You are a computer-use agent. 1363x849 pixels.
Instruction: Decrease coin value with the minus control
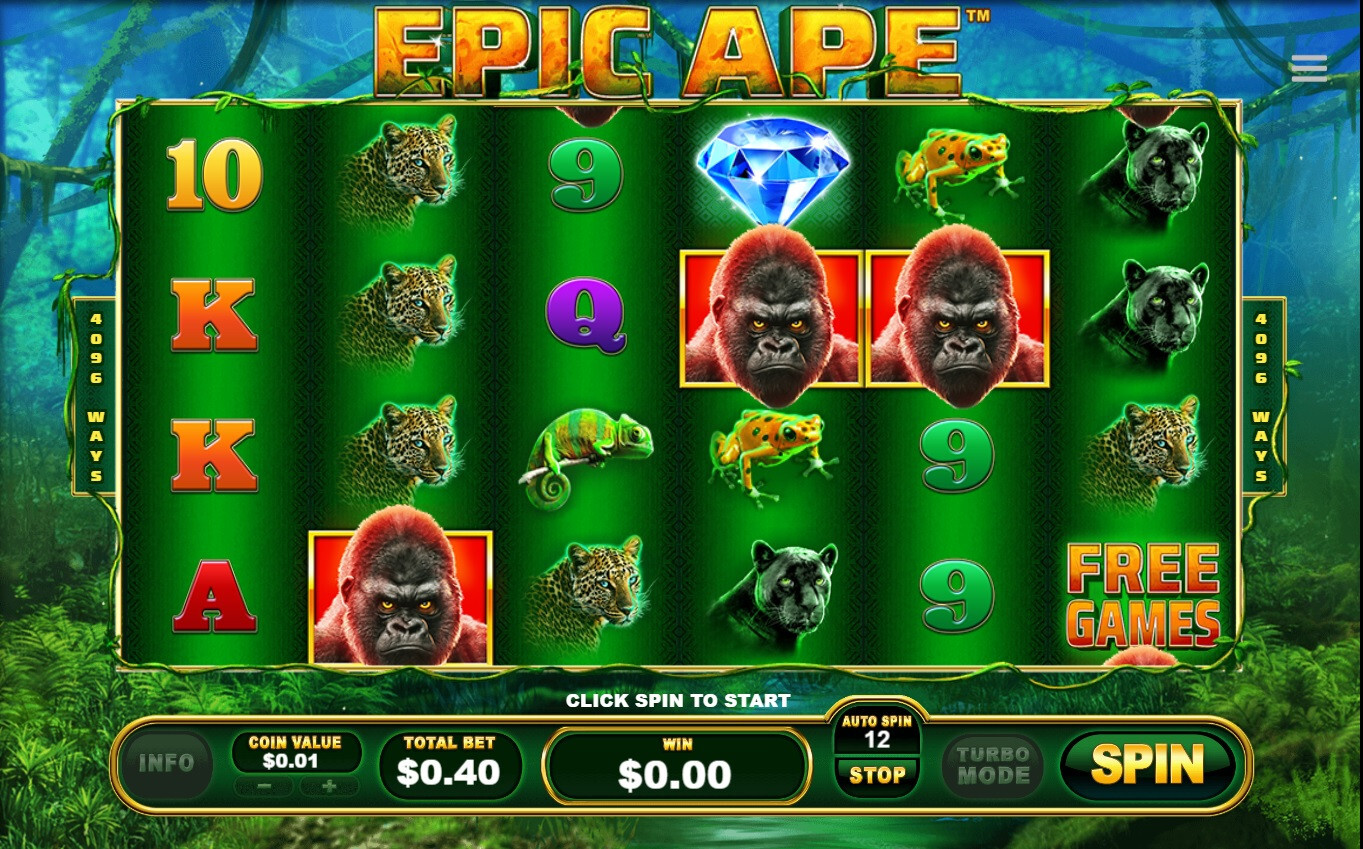(263, 787)
